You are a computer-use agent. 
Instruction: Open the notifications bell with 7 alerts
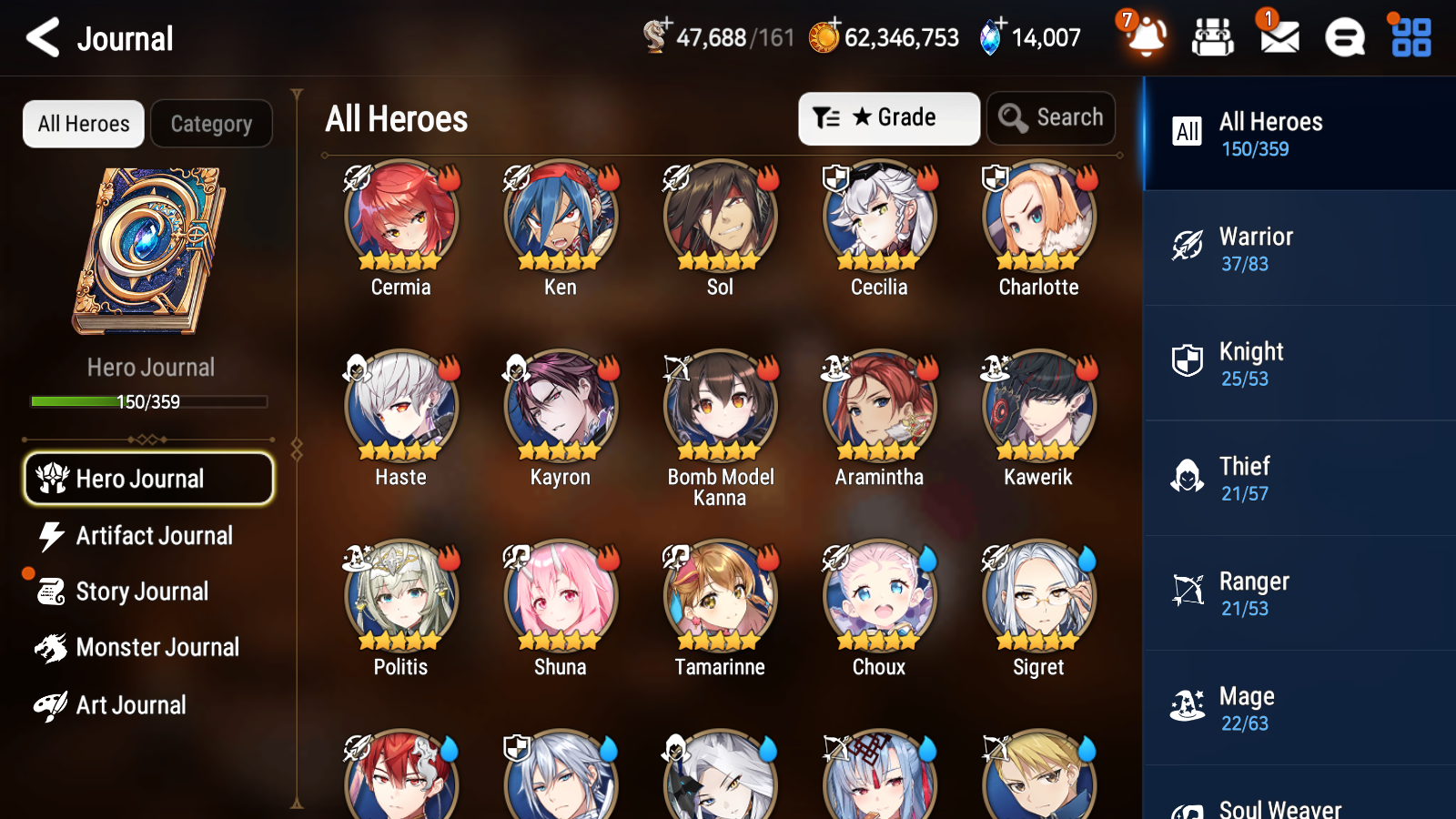[x=1146, y=38]
